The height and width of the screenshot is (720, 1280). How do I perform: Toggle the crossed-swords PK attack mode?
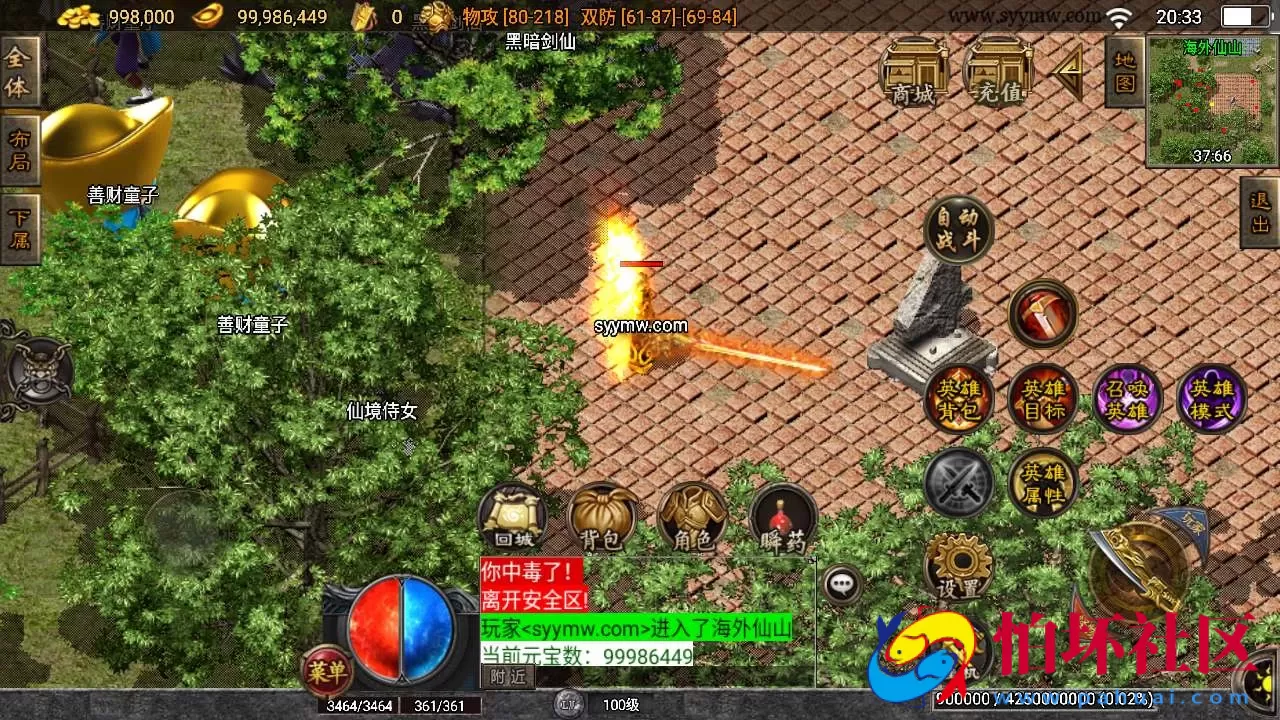coord(957,483)
